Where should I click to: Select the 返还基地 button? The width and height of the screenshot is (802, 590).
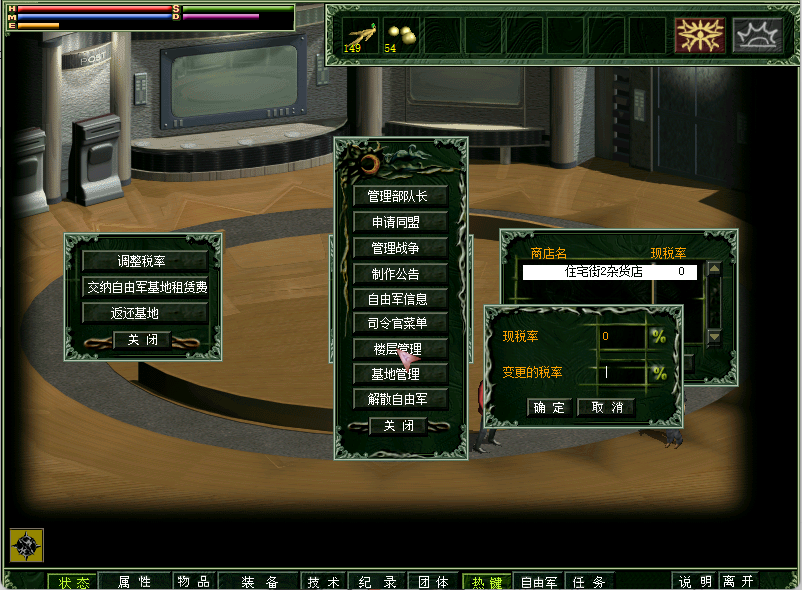point(144,313)
